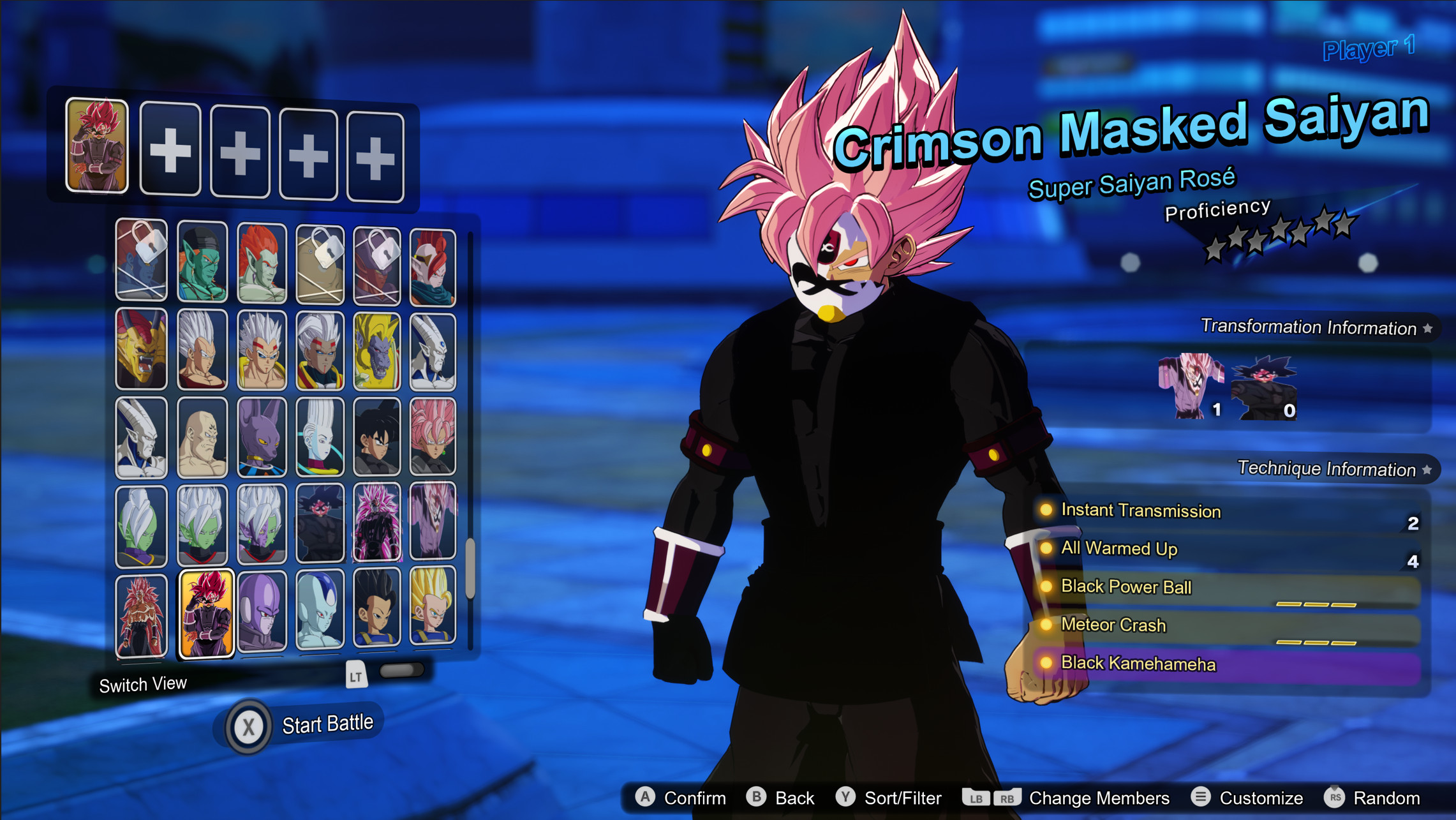Toggle the Black Power Ball technique bullet
Viewport: 1456px width, 820px height.
tap(1047, 587)
